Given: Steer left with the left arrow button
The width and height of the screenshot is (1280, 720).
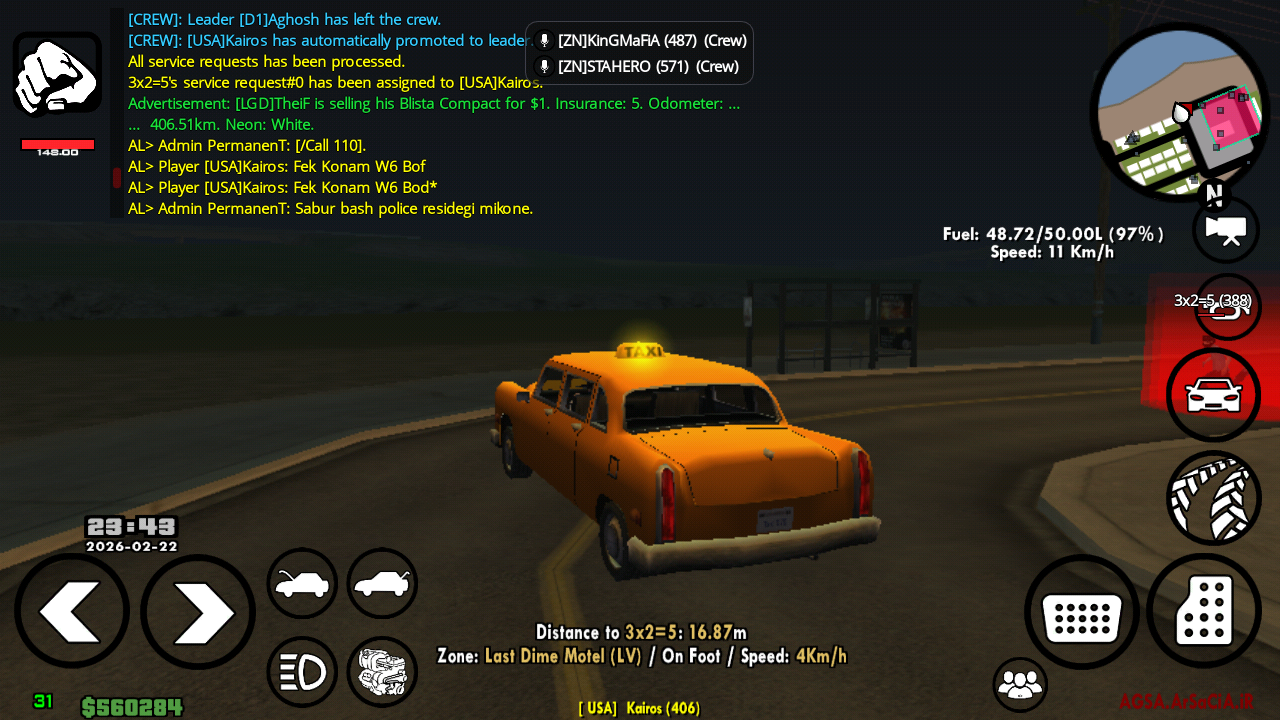Looking at the screenshot, I should coord(71,611).
